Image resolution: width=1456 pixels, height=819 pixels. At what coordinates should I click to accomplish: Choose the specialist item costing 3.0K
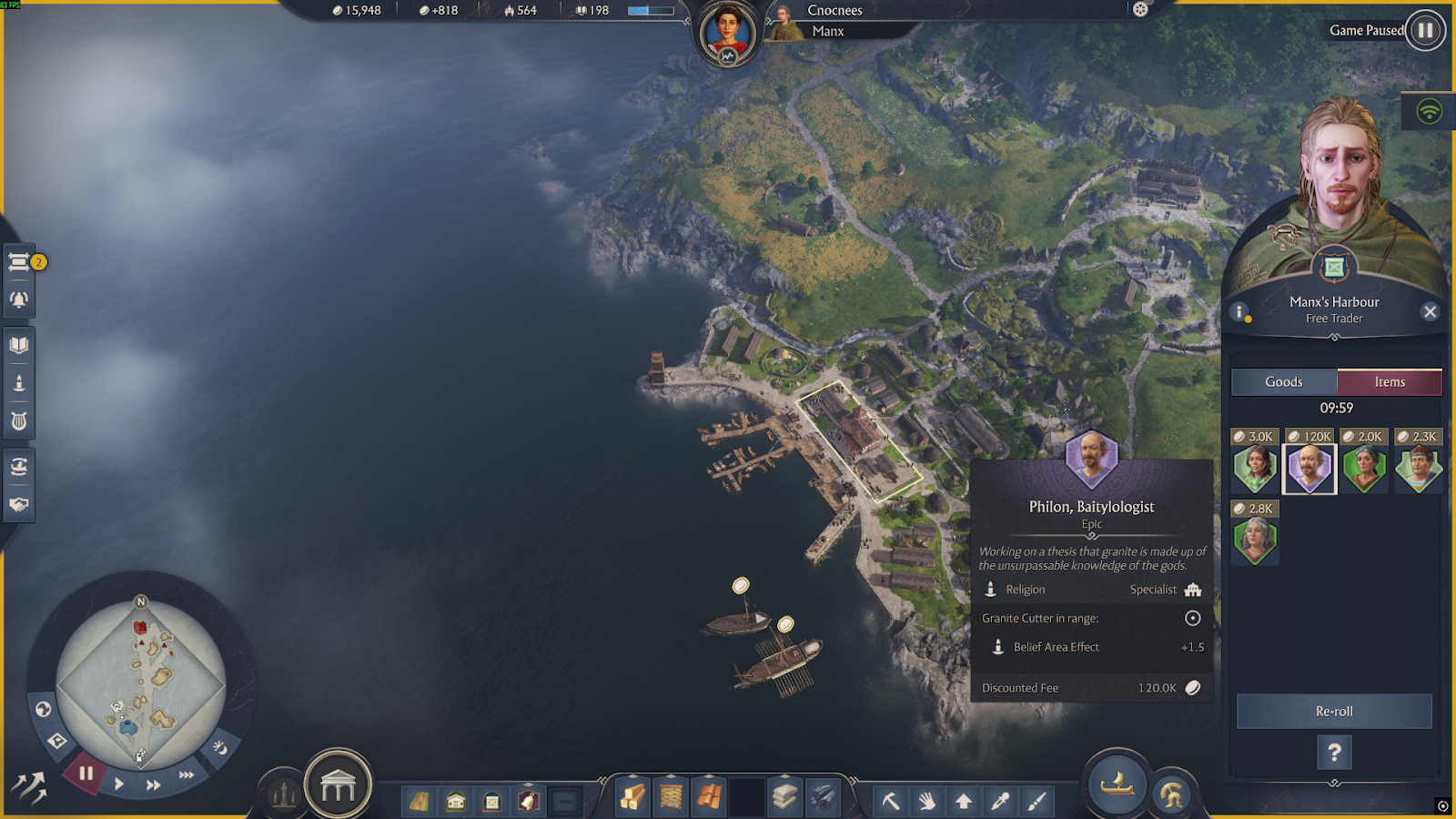pyautogui.click(x=1255, y=469)
